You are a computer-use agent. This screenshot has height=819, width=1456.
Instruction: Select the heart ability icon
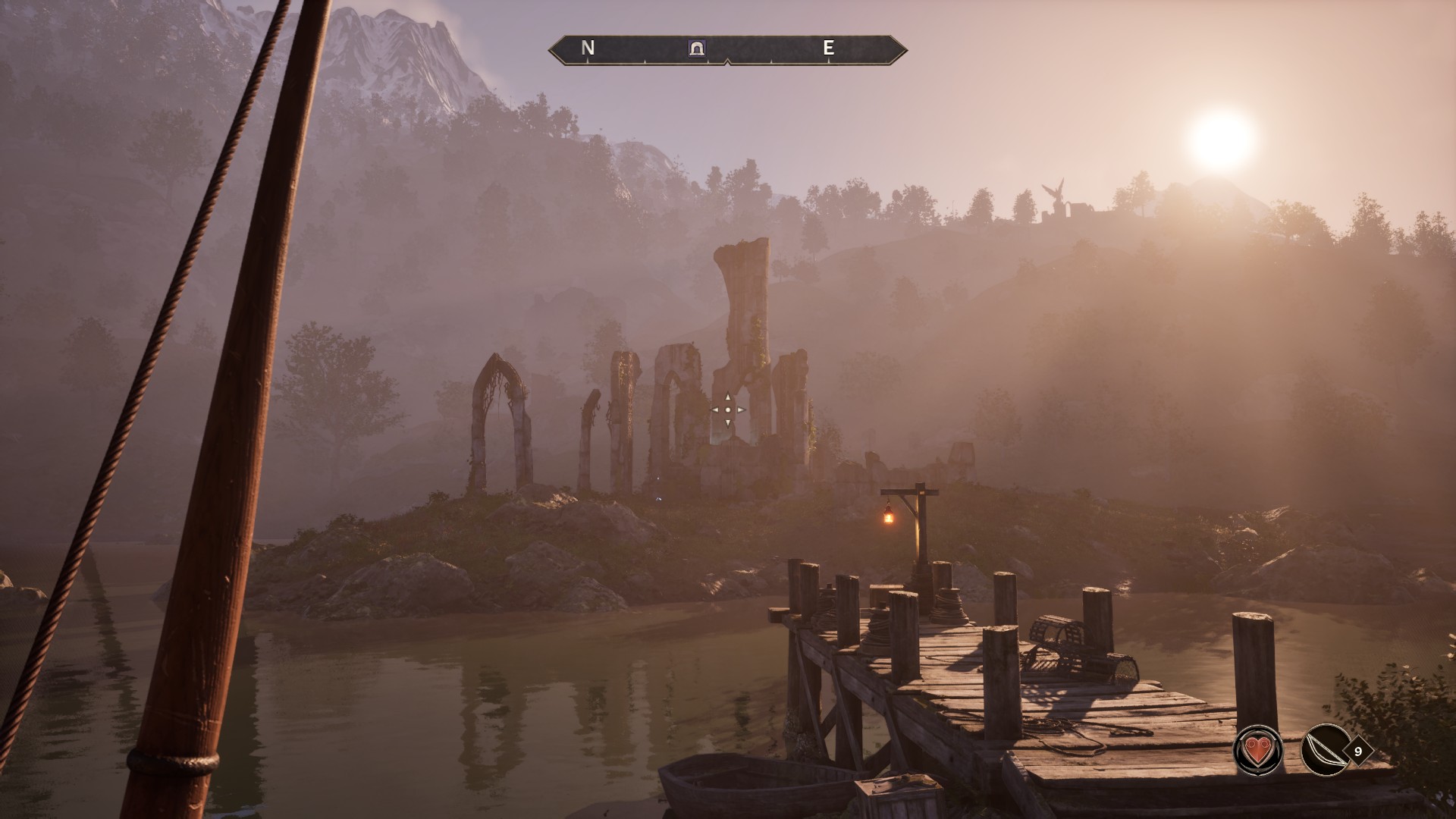pos(1259,751)
